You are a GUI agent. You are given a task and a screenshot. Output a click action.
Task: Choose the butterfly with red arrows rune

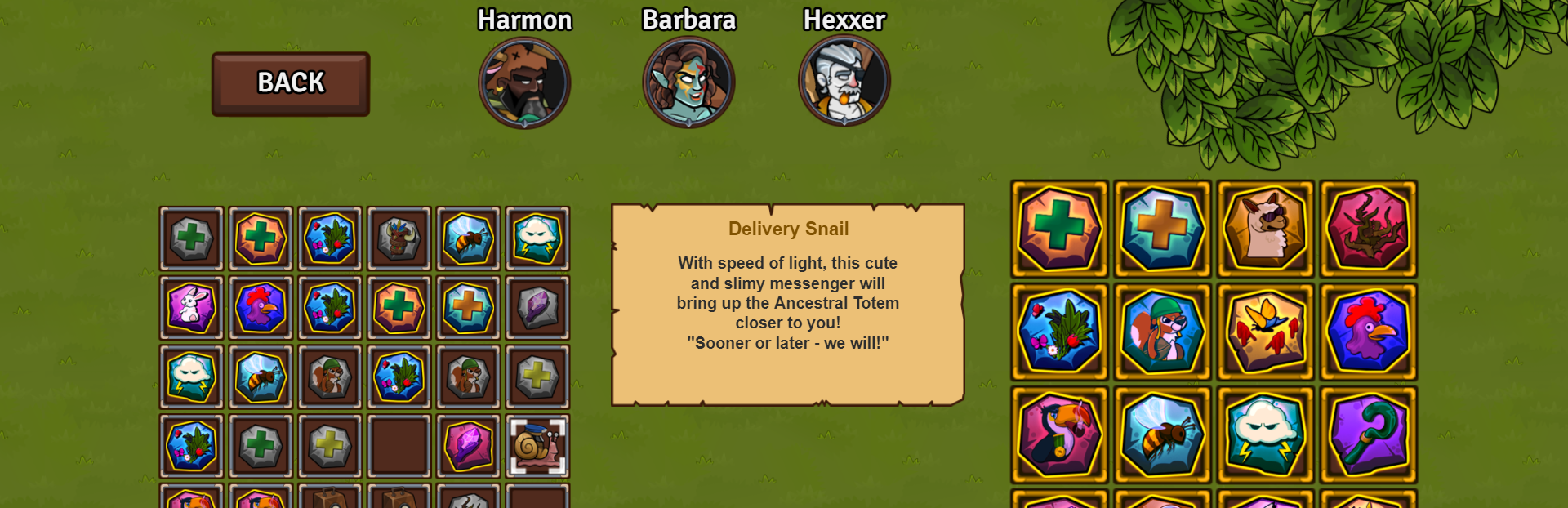pyautogui.click(x=1265, y=332)
